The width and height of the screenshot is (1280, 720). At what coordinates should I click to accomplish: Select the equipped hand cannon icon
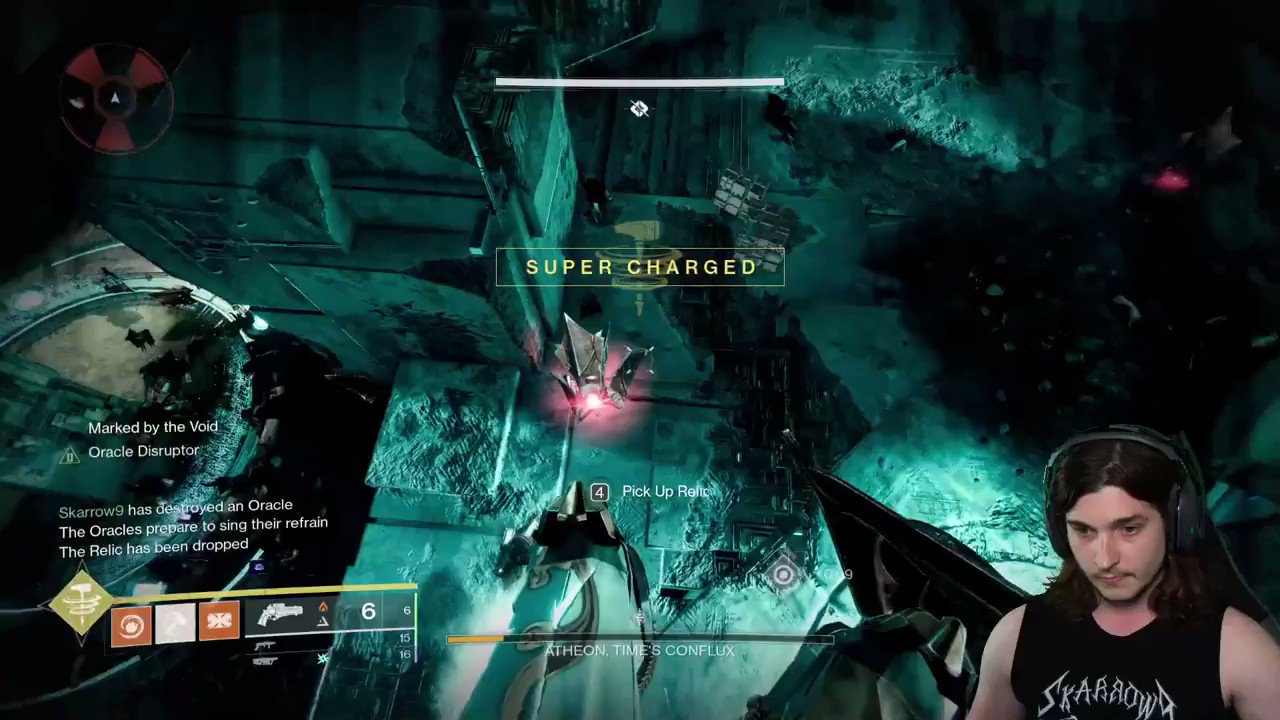click(x=282, y=613)
